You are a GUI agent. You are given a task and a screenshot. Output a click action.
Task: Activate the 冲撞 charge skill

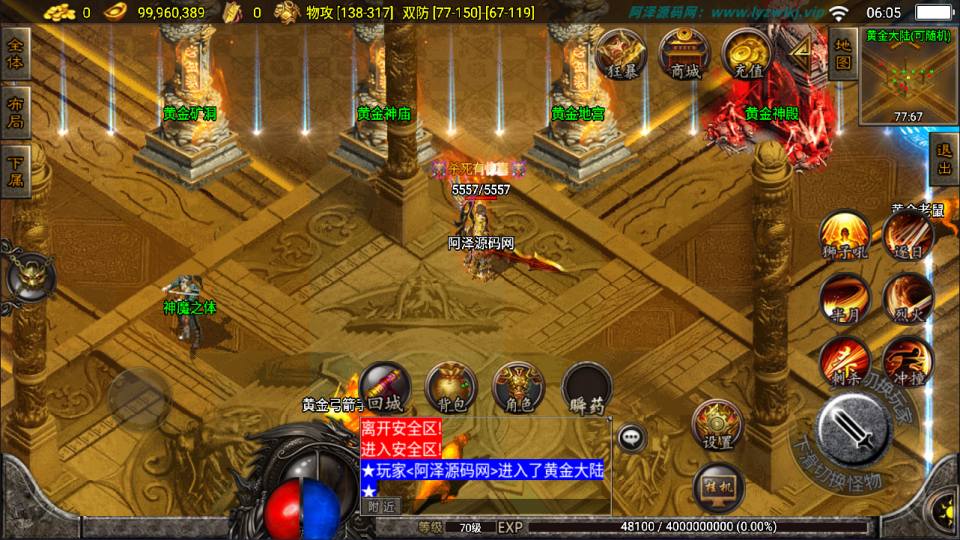[908, 360]
